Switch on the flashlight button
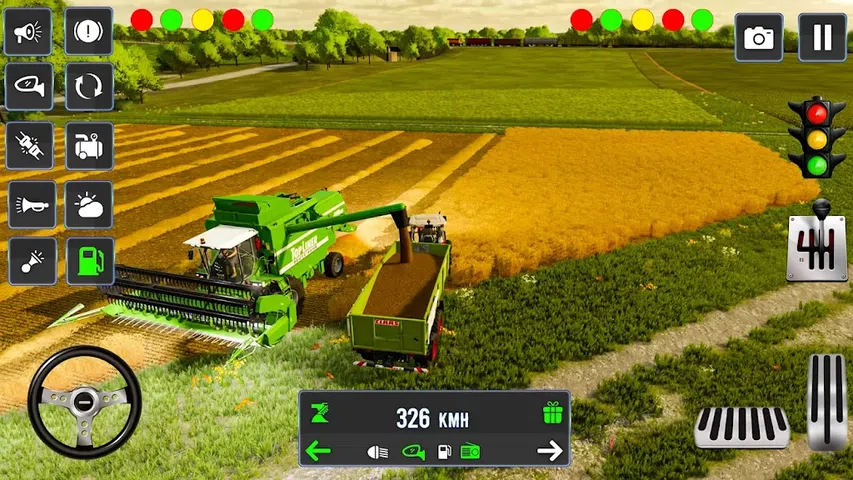 [x=29, y=261]
